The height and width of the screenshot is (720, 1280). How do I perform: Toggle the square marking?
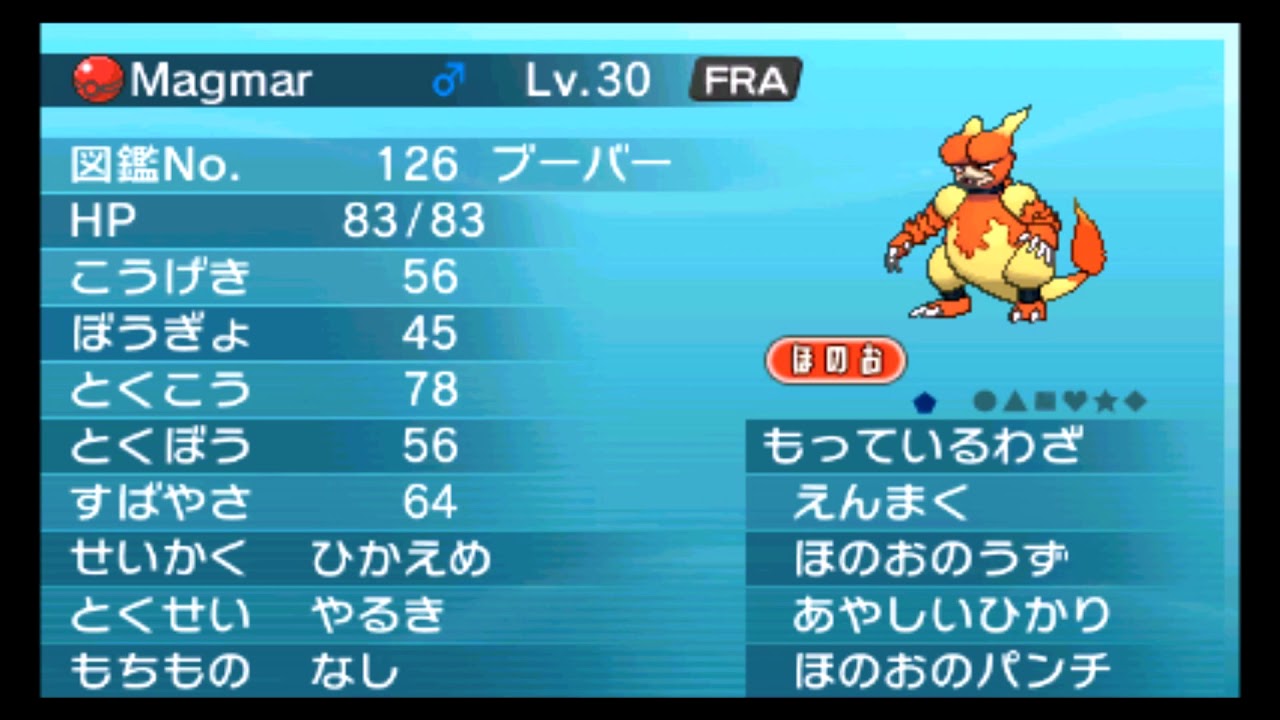click(x=1043, y=401)
